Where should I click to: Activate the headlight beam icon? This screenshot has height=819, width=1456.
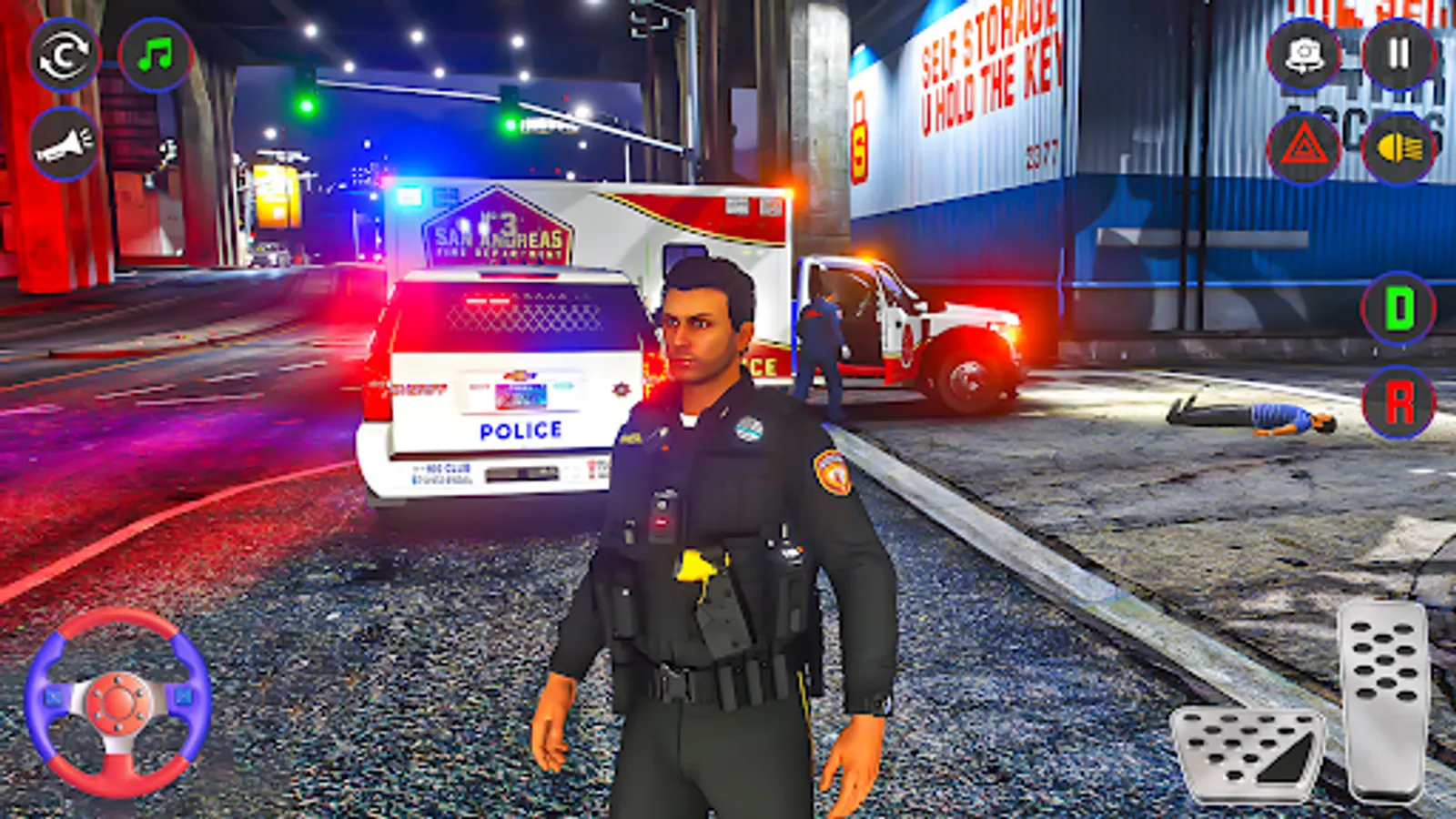click(x=1401, y=148)
